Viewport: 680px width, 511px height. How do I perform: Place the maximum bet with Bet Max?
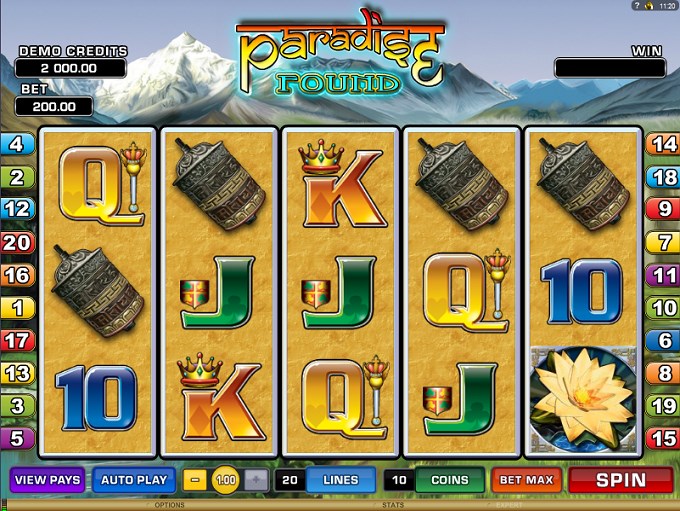526,480
